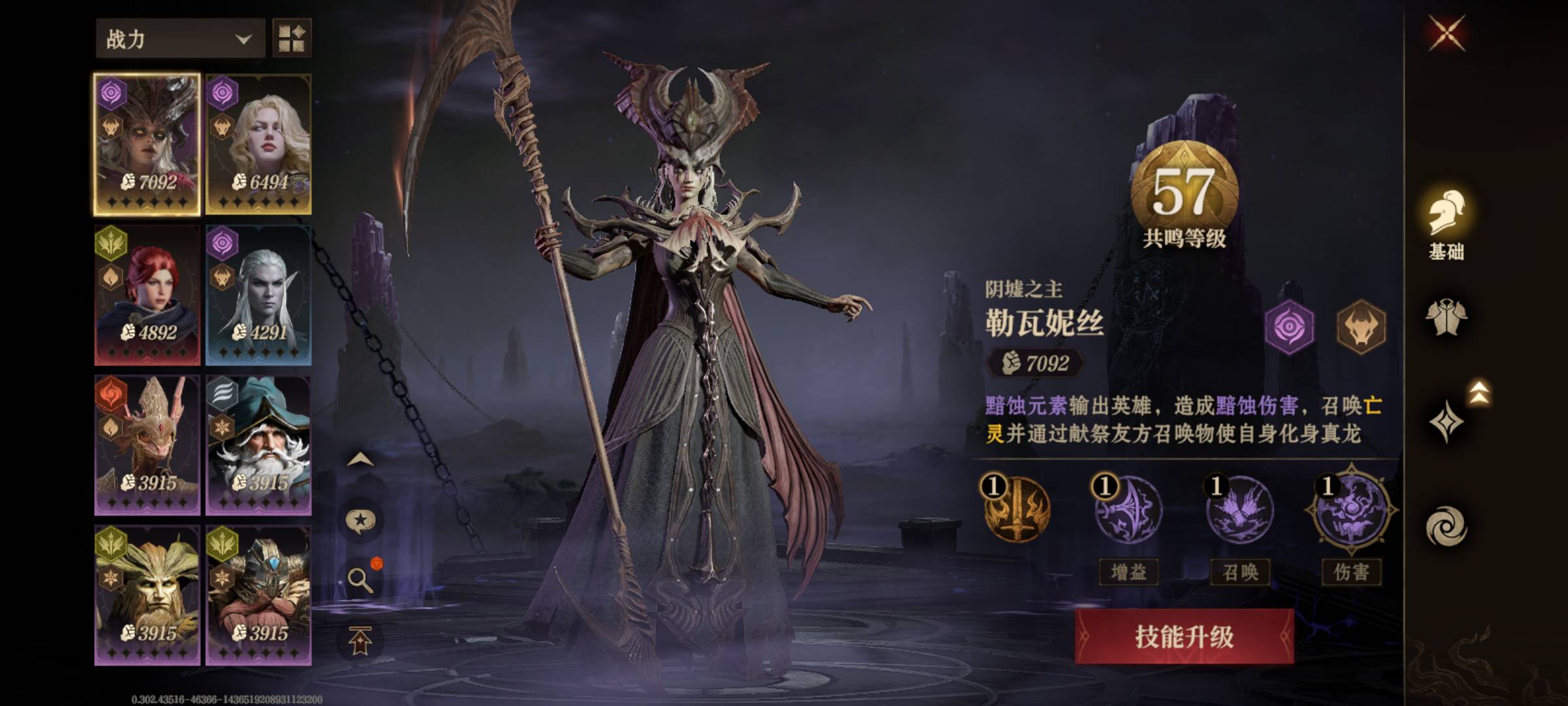This screenshot has width=1568, height=706.
Task: Open the 战力 sorting dropdown
Action: 178,38
